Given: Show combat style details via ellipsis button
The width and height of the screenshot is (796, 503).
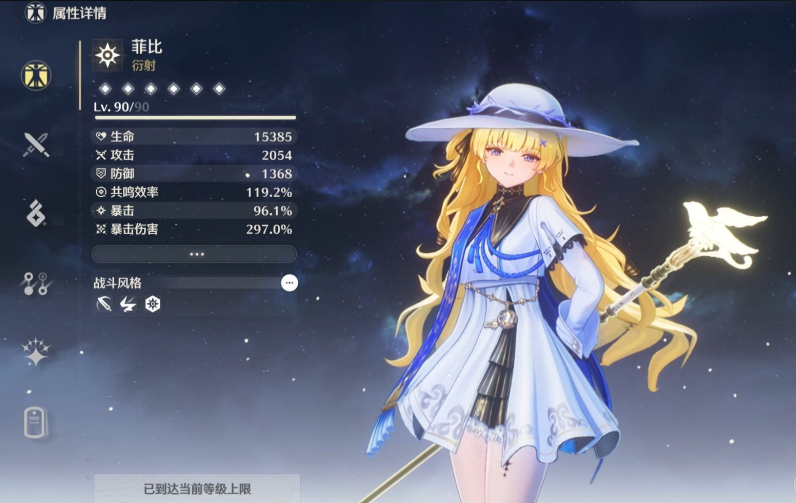Looking at the screenshot, I should 289,283.
